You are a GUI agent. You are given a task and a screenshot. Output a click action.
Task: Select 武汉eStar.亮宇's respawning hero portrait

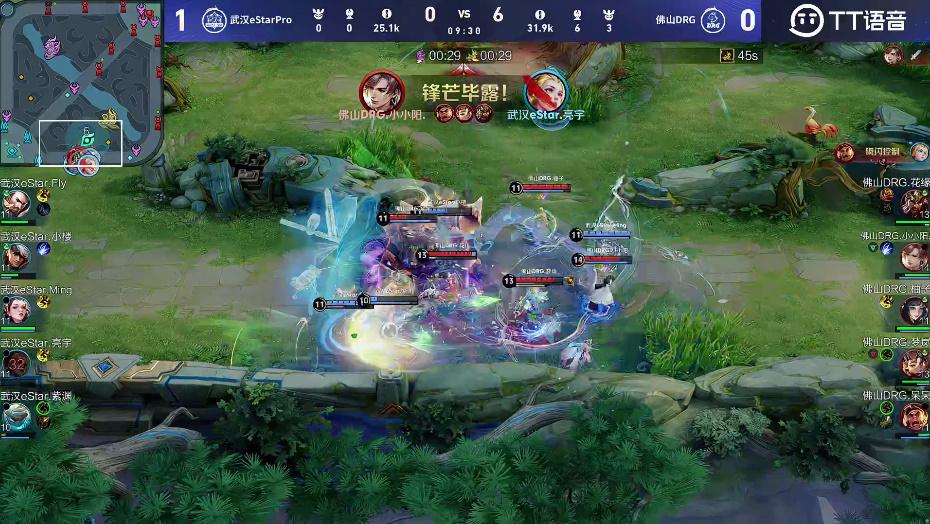[x=16, y=364]
